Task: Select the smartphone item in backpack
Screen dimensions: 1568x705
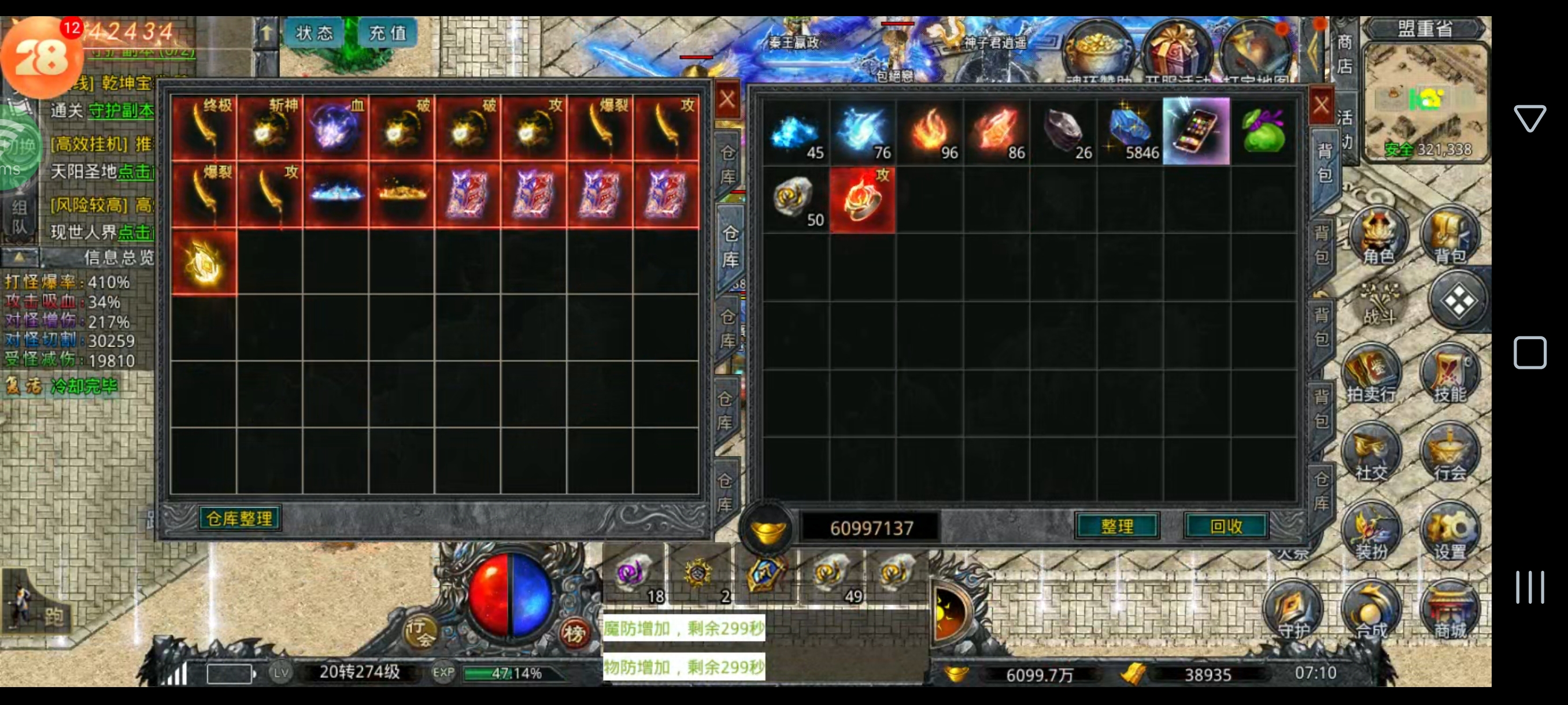Action: (x=1196, y=131)
